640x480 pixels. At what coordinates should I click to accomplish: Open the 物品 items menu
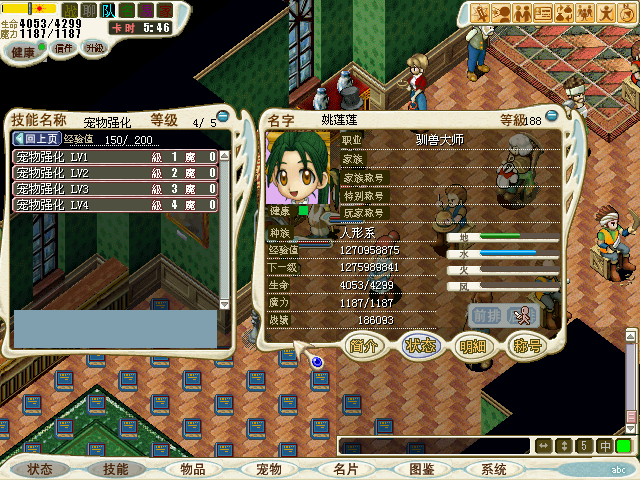(192, 469)
